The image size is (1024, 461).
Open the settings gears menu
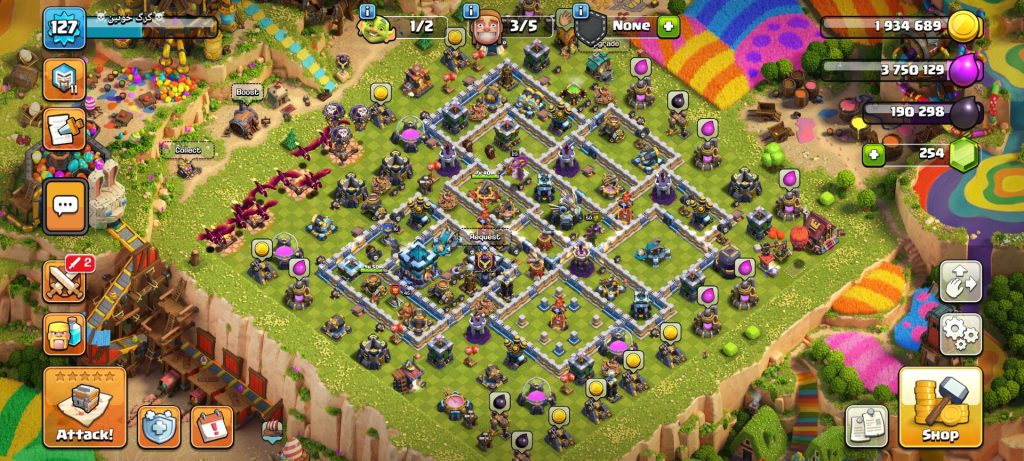point(960,335)
